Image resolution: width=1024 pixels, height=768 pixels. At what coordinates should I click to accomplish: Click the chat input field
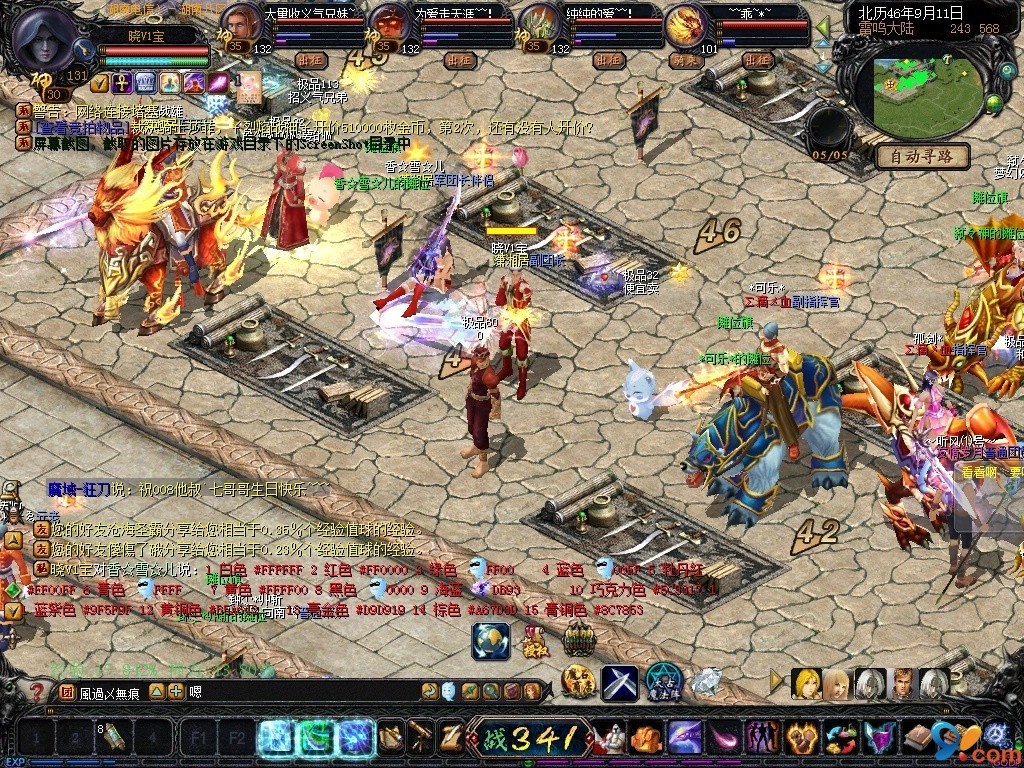pos(300,691)
